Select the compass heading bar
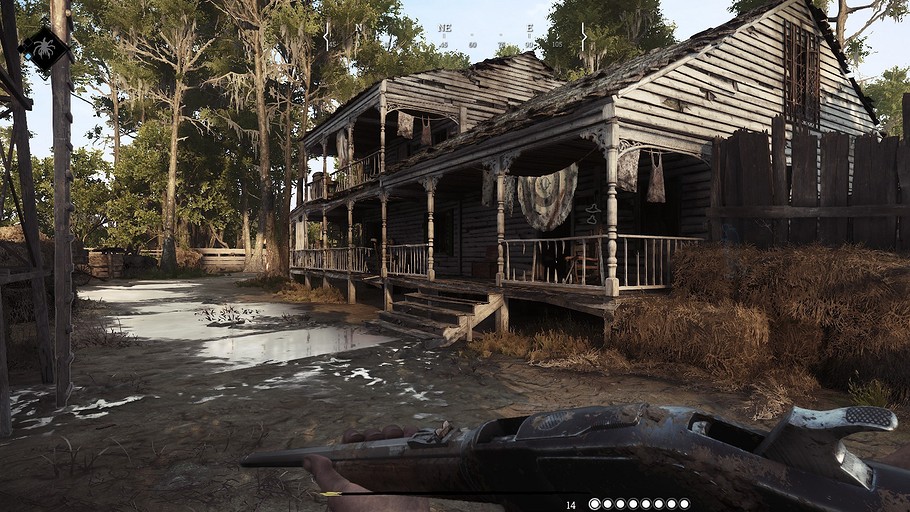 point(456,37)
